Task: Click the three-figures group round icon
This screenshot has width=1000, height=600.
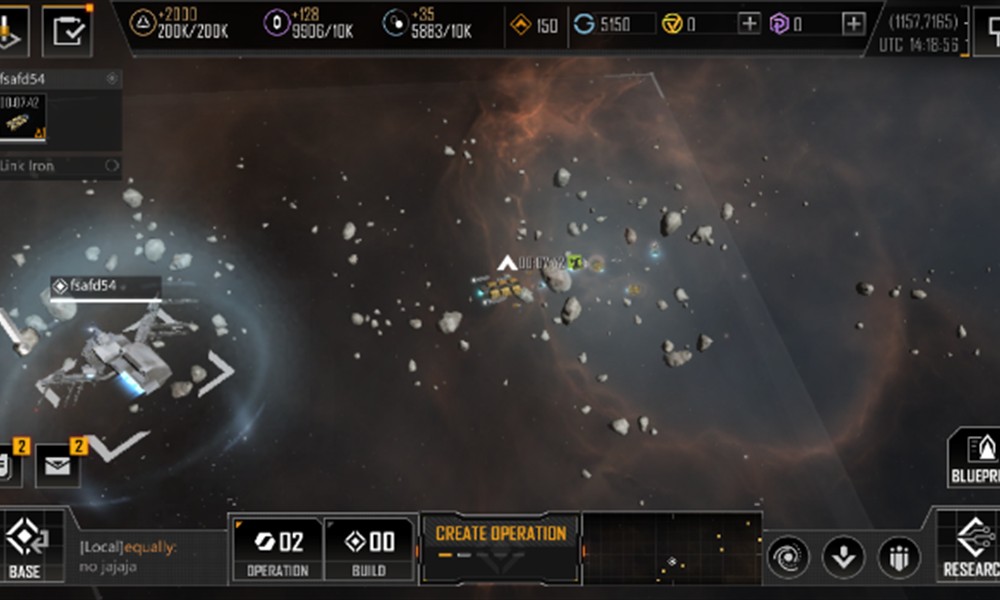Action: [898, 557]
